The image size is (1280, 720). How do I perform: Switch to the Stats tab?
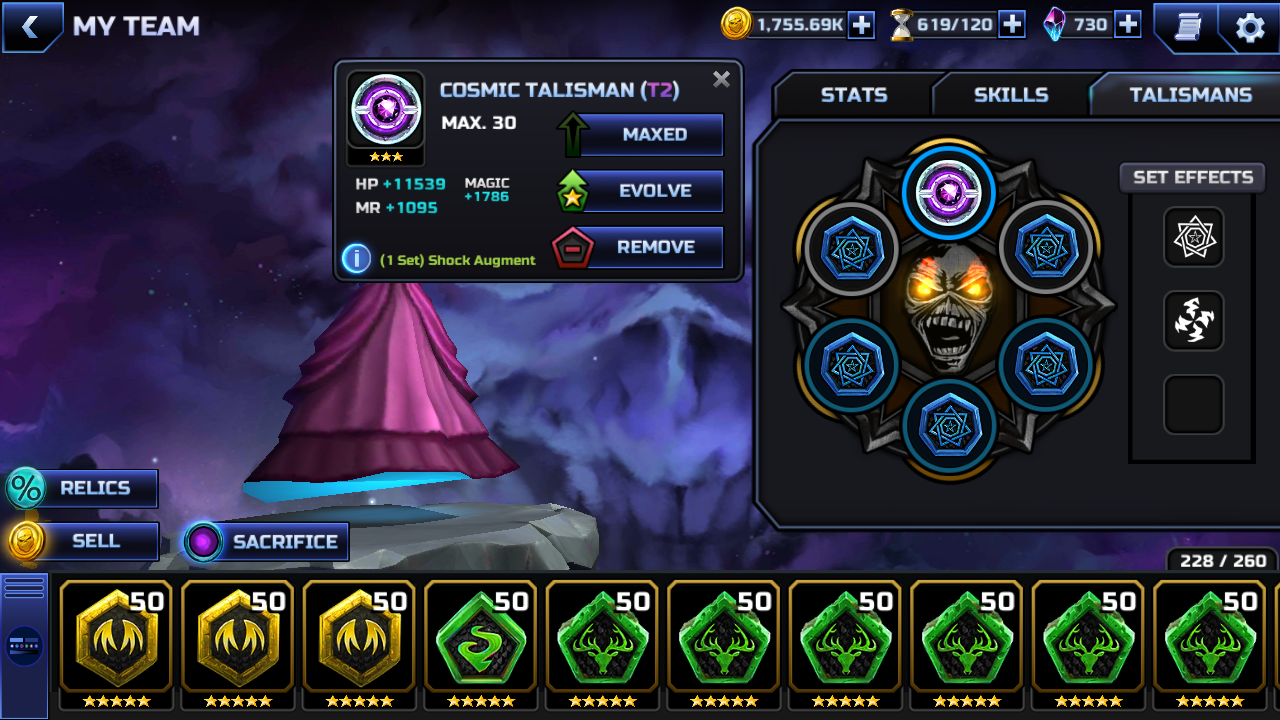853,95
